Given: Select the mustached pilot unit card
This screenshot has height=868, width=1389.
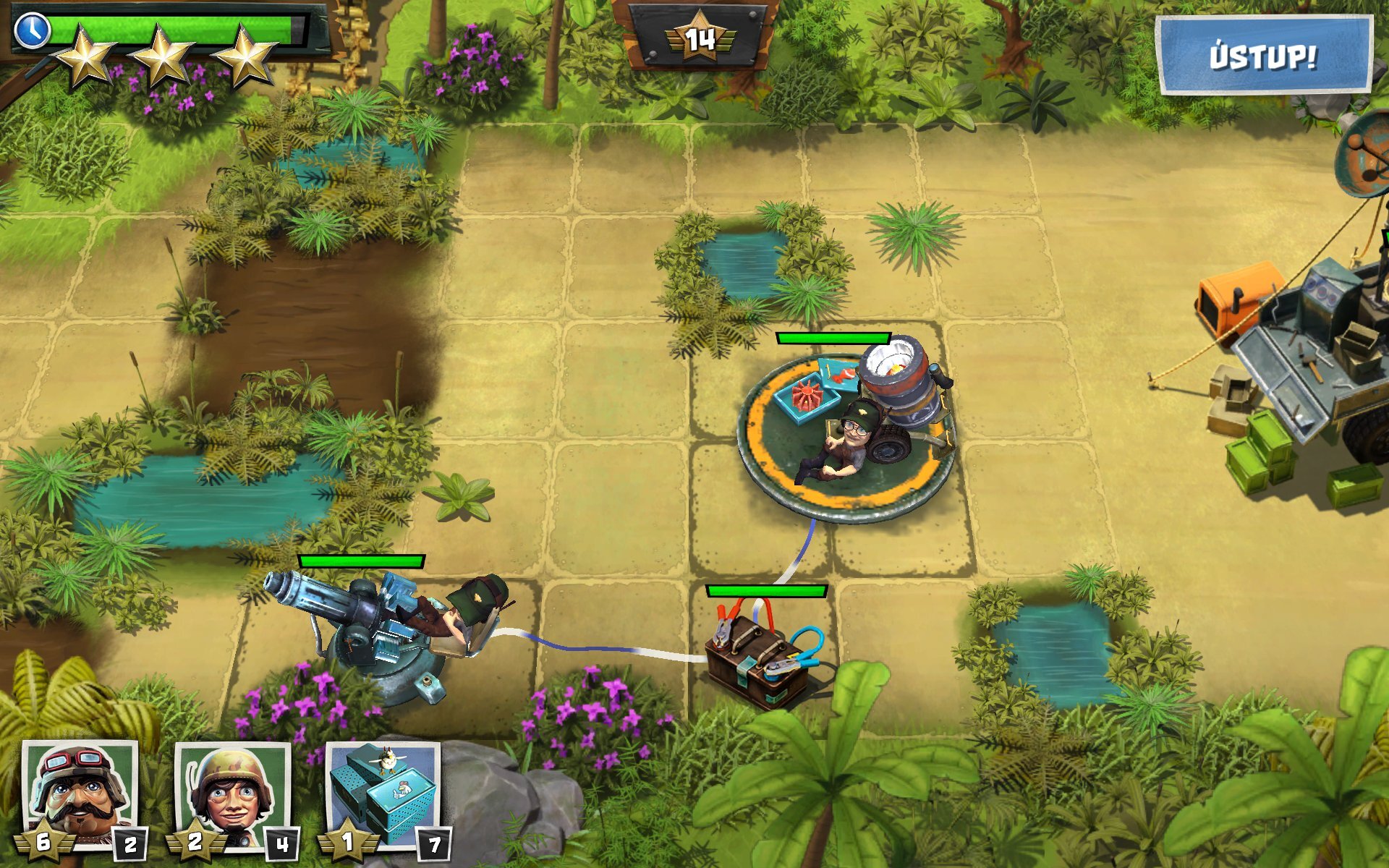Looking at the screenshot, I should tap(79, 797).
